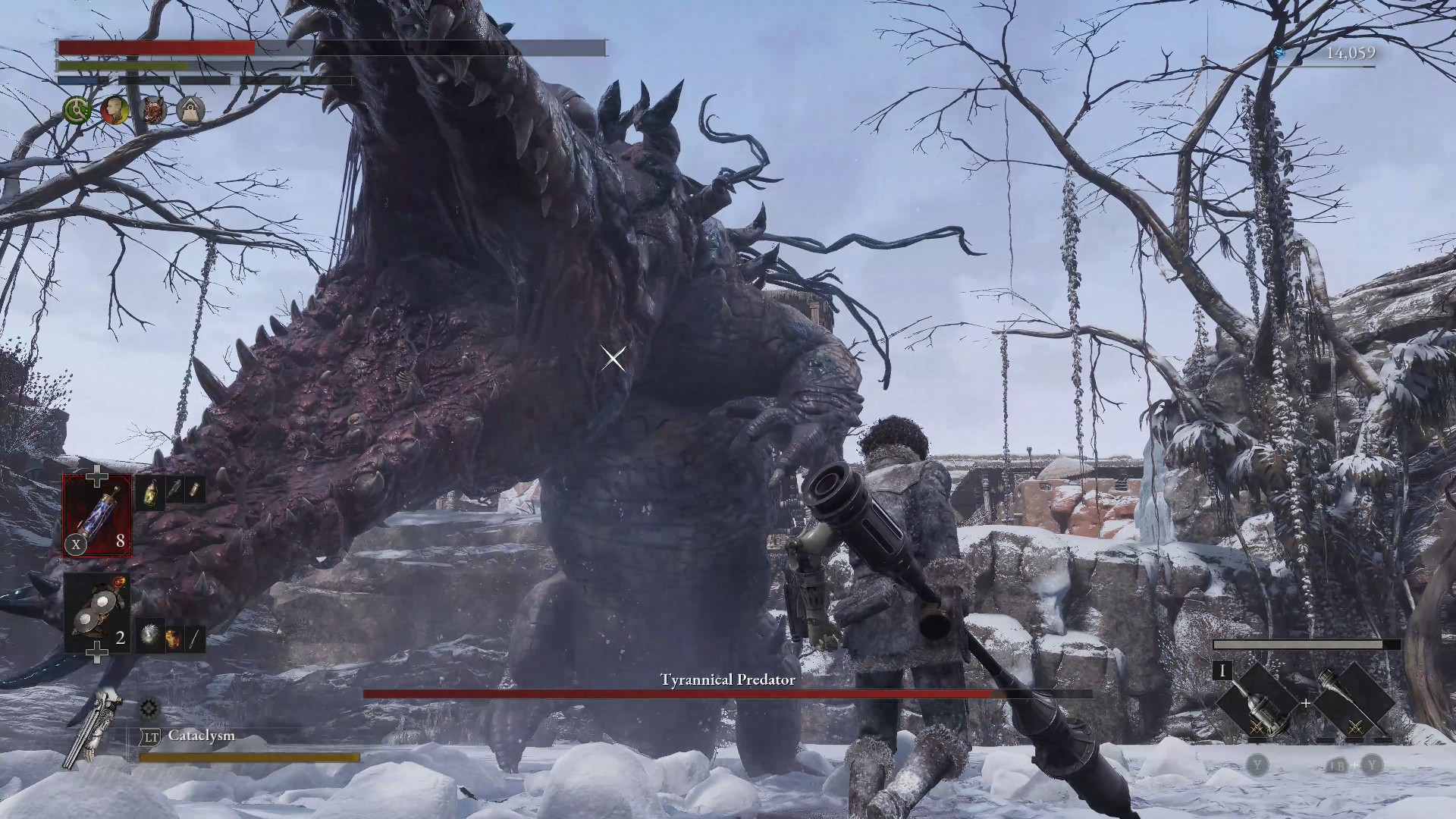The height and width of the screenshot is (819, 1456).
Task: Click the yellow lantern belt item
Action: tap(151, 491)
